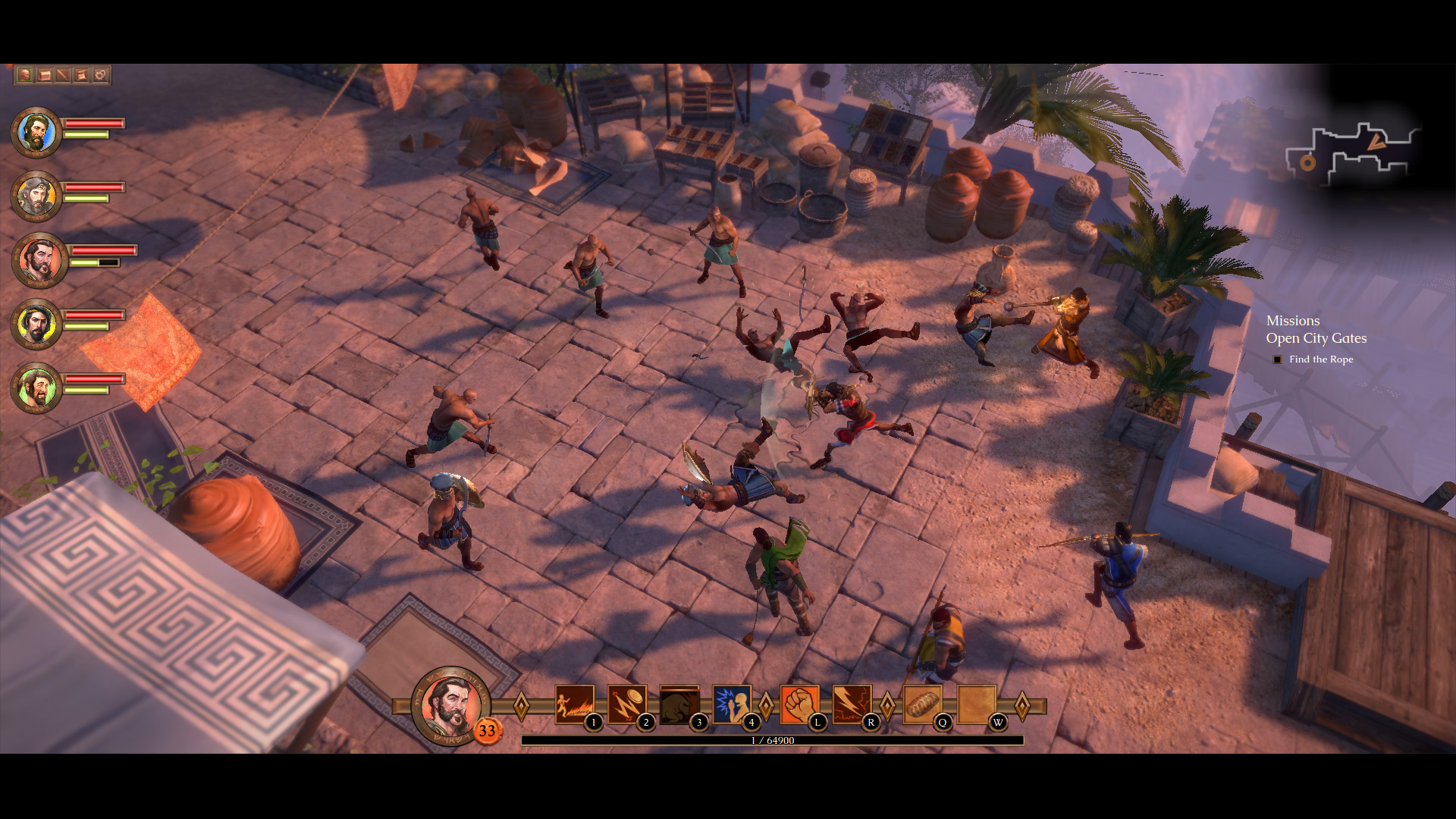Click the orange level 33 badge
The height and width of the screenshot is (819, 1456).
point(488,732)
